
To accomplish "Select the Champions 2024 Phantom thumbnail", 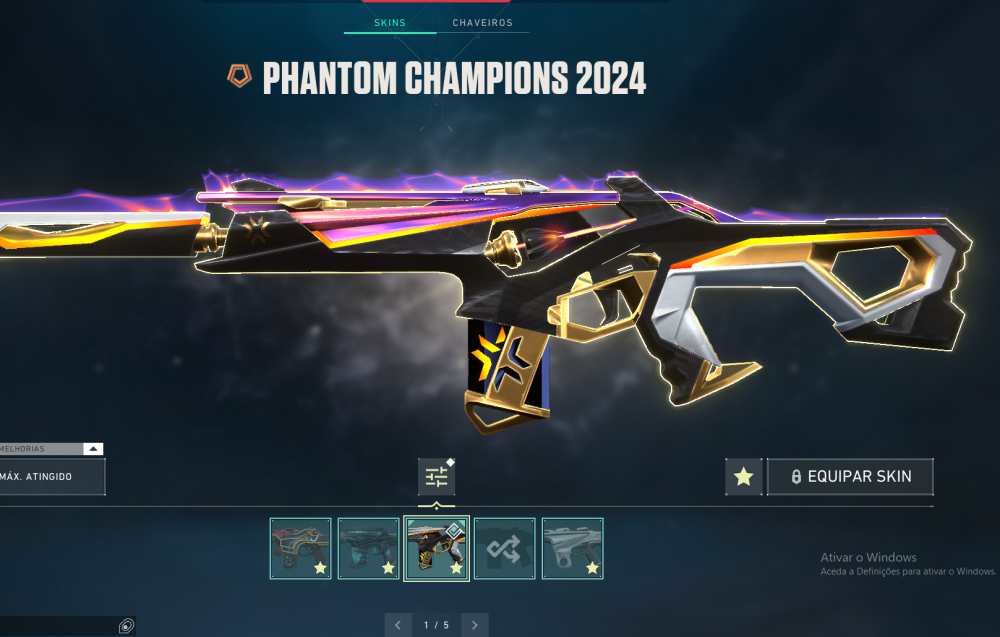I will pos(436,548).
